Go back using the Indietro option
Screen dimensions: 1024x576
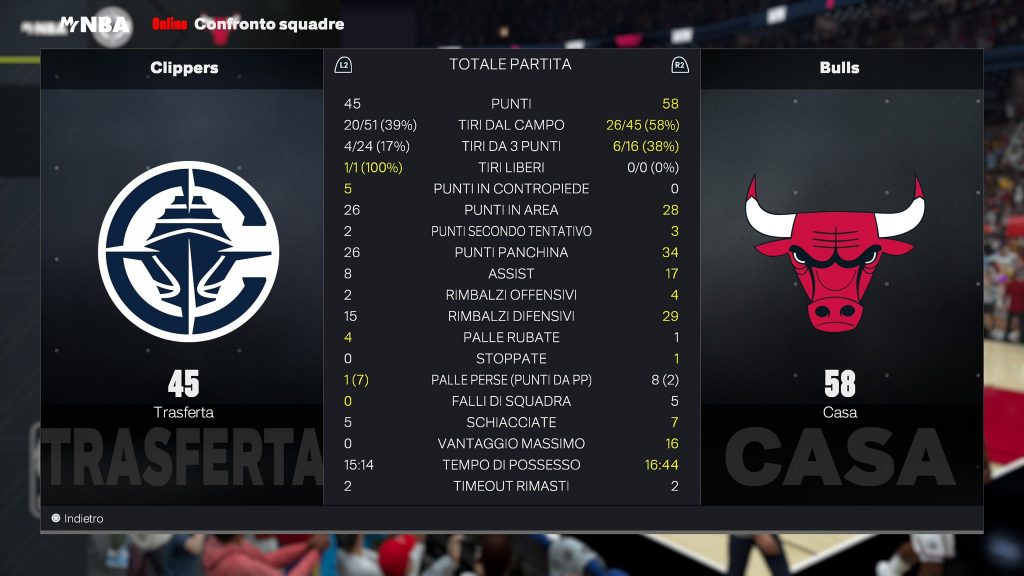[78, 519]
